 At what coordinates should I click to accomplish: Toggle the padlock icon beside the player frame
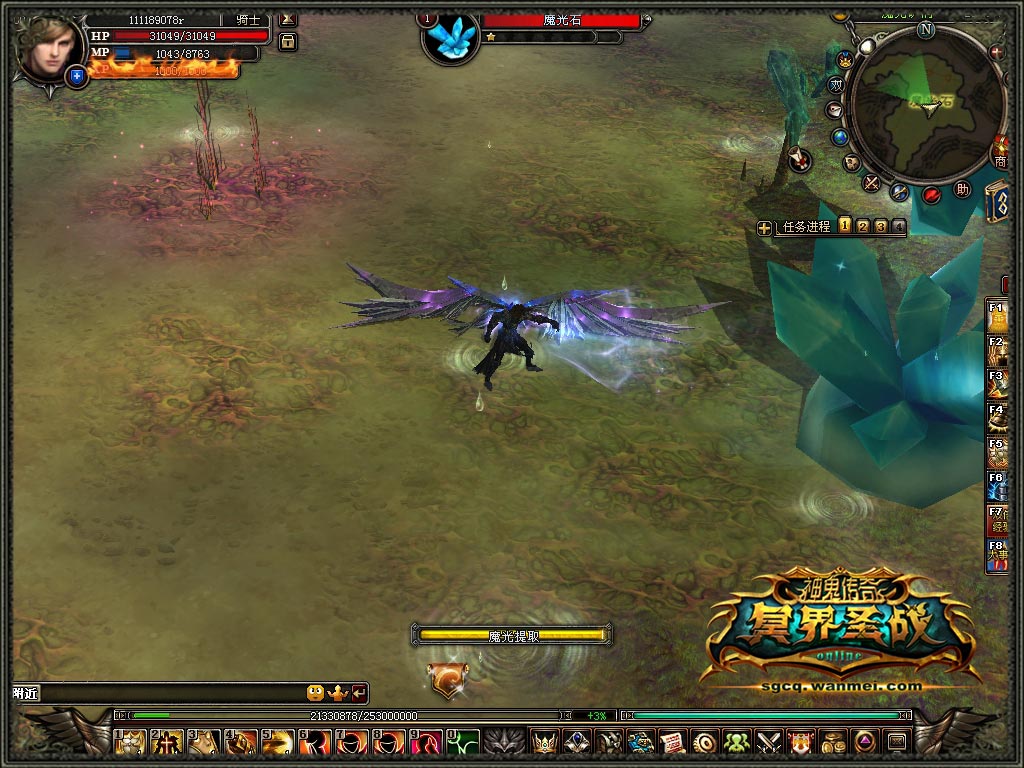[288, 42]
